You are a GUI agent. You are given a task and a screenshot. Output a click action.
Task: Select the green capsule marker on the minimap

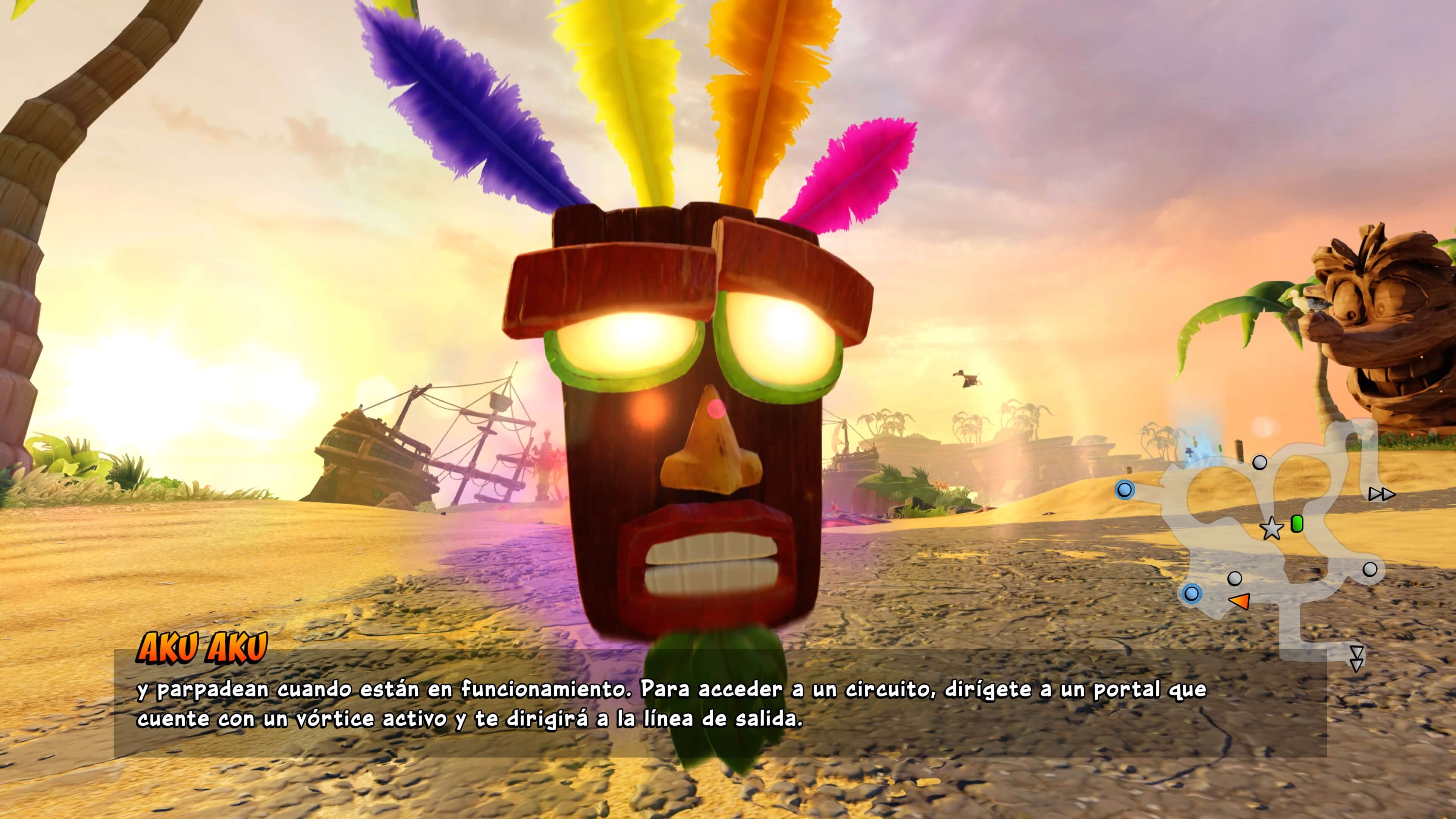(x=1297, y=524)
